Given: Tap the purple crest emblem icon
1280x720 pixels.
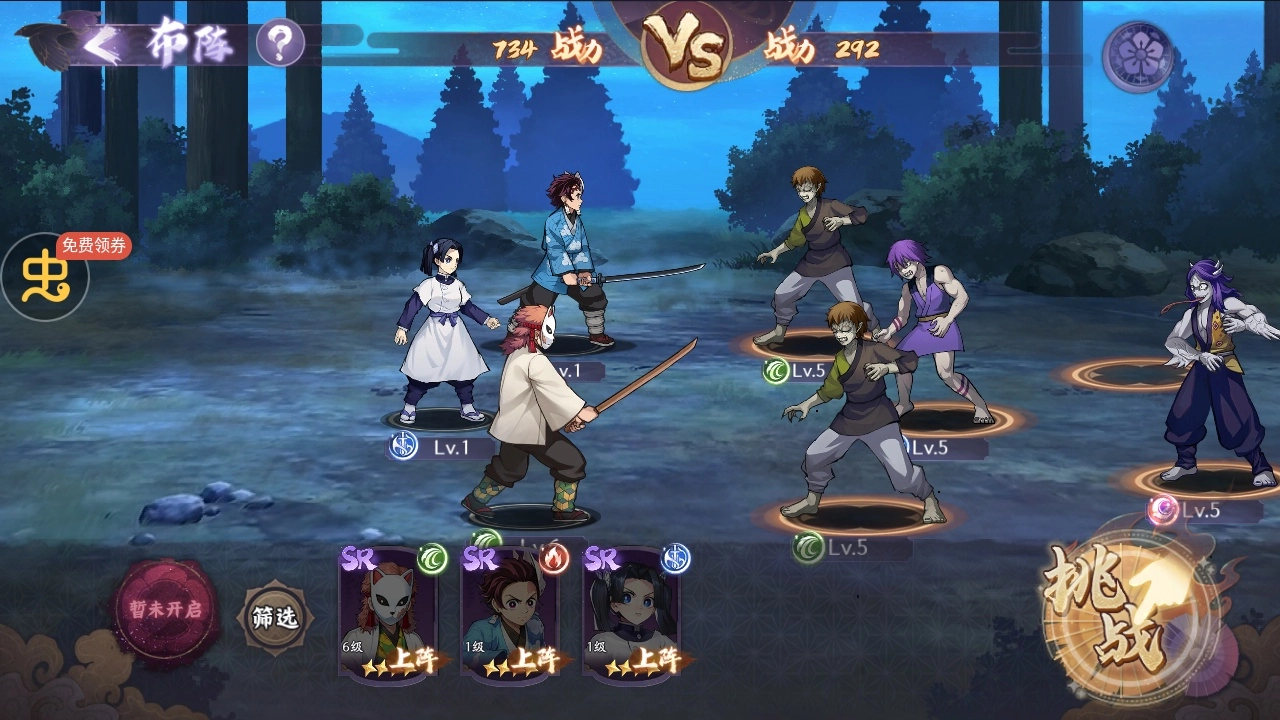Looking at the screenshot, I should pos(1137,57).
